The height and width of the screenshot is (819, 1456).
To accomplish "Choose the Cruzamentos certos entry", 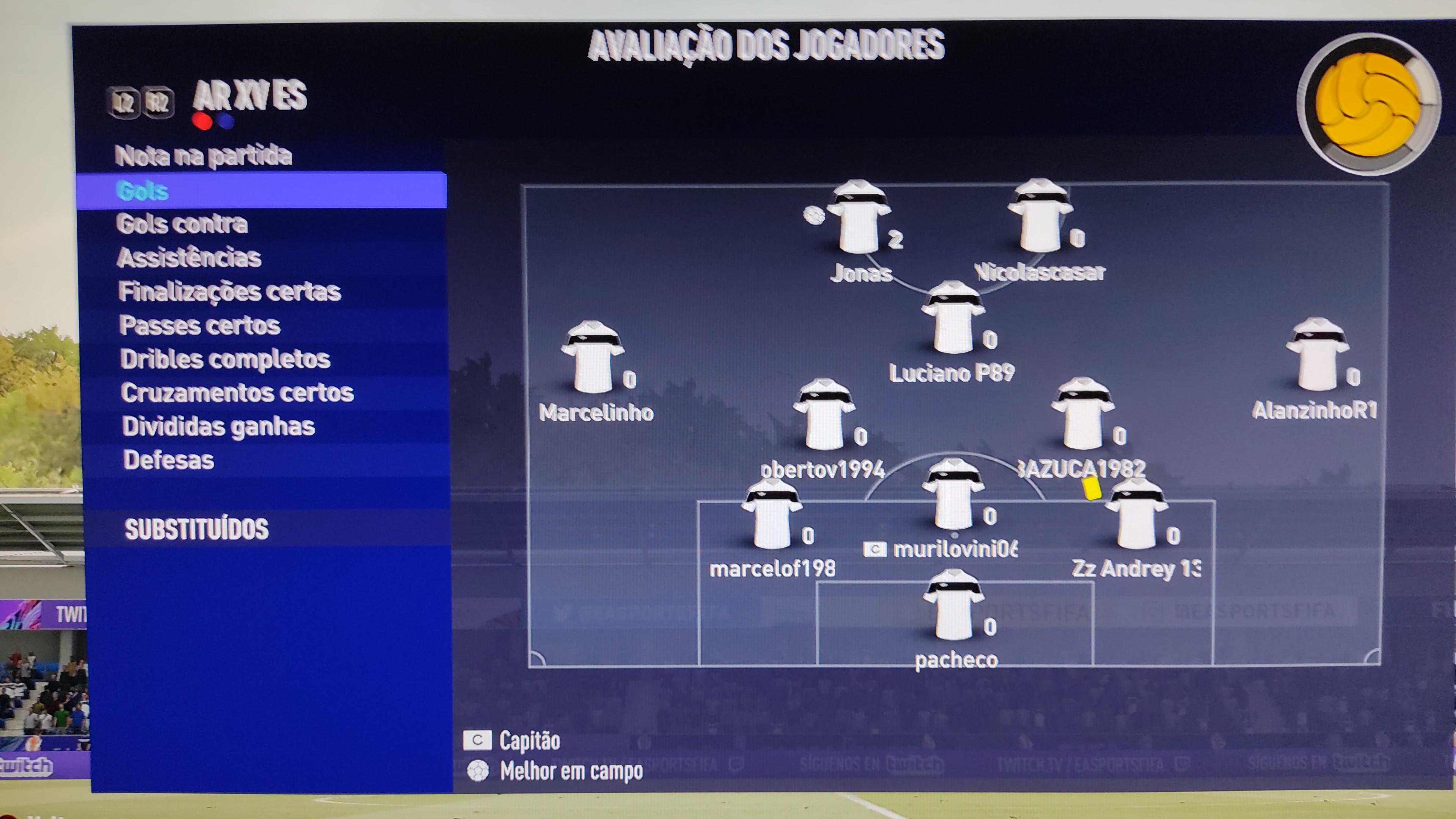I will (x=237, y=393).
